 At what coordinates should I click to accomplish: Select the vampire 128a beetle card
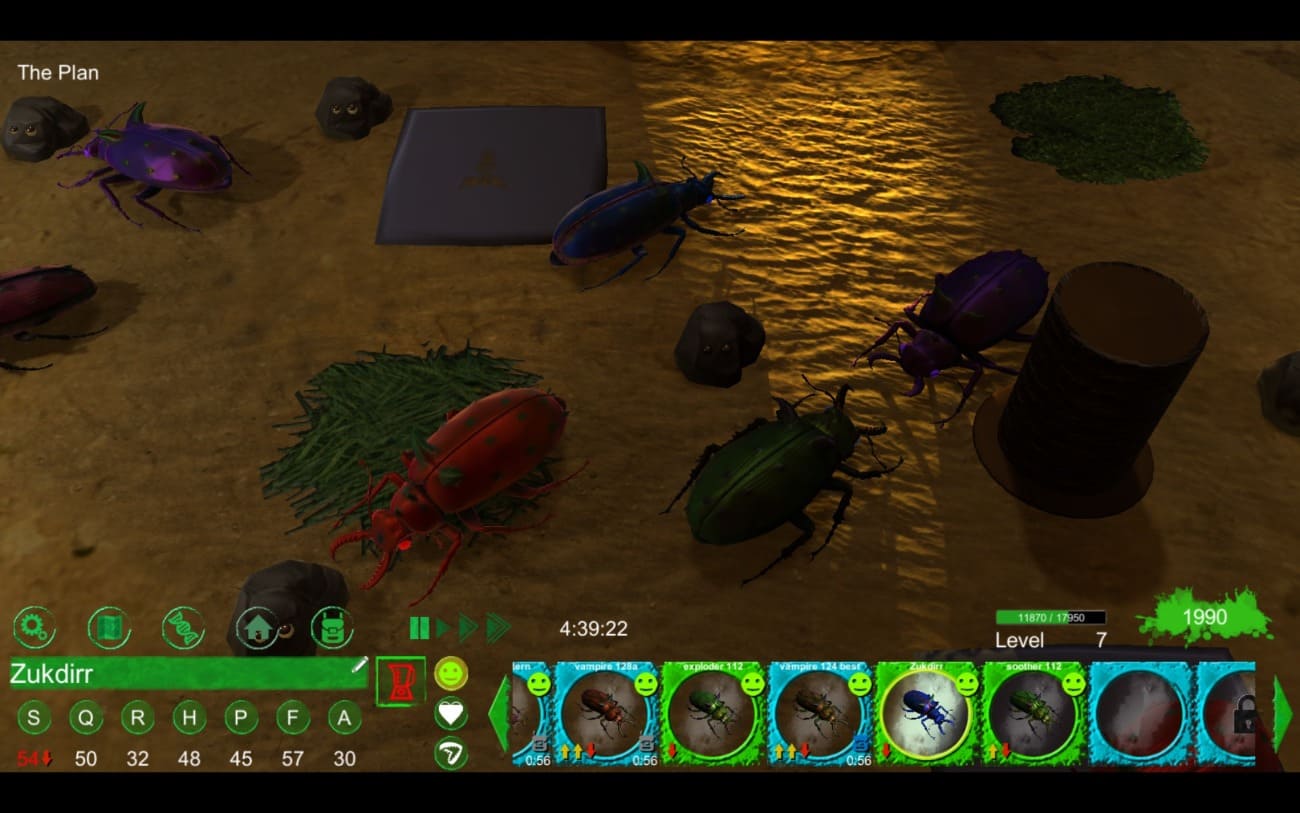pos(606,712)
